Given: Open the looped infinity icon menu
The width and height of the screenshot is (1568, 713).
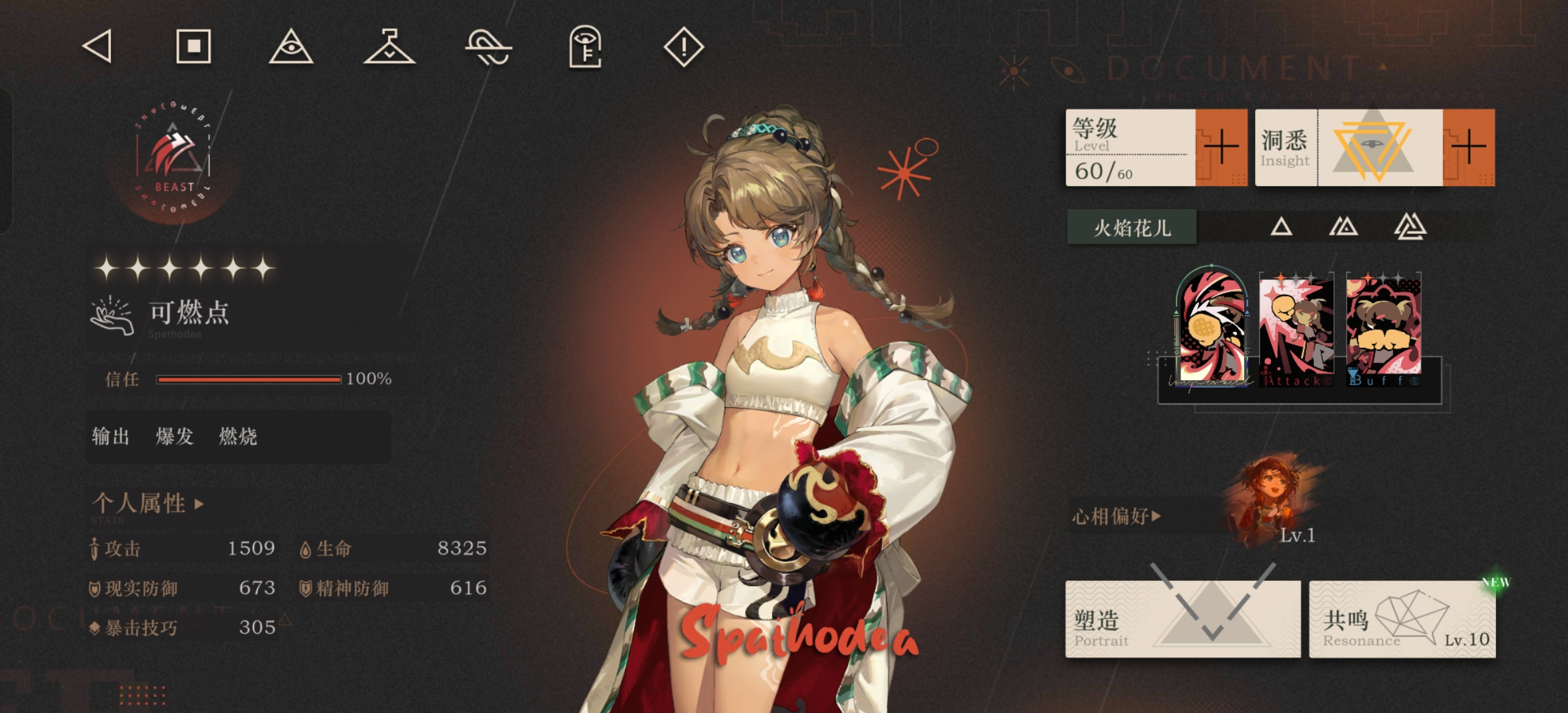Looking at the screenshot, I should (488, 48).
